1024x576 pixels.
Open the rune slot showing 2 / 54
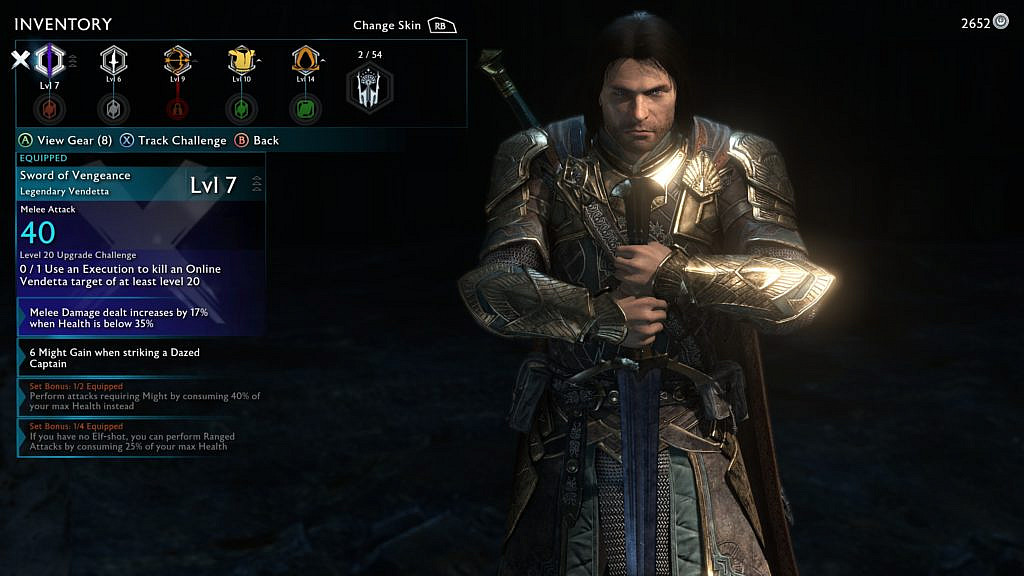[369, 87]
